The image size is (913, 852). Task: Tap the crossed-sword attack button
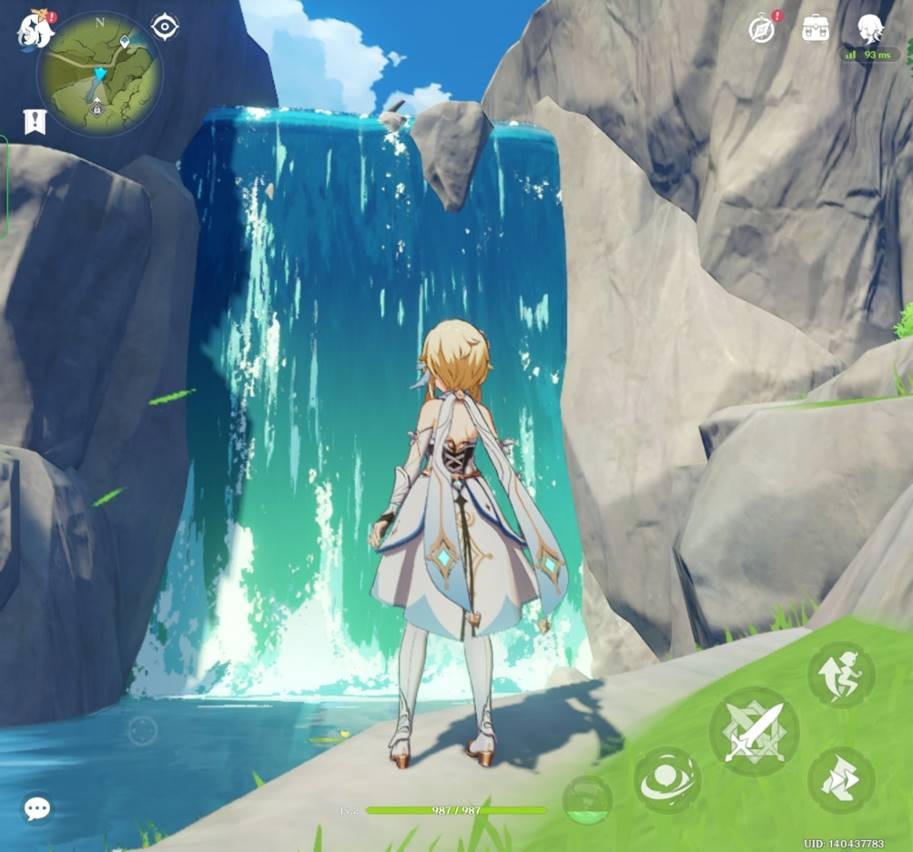pyautogui.click(x=754, y=731)
